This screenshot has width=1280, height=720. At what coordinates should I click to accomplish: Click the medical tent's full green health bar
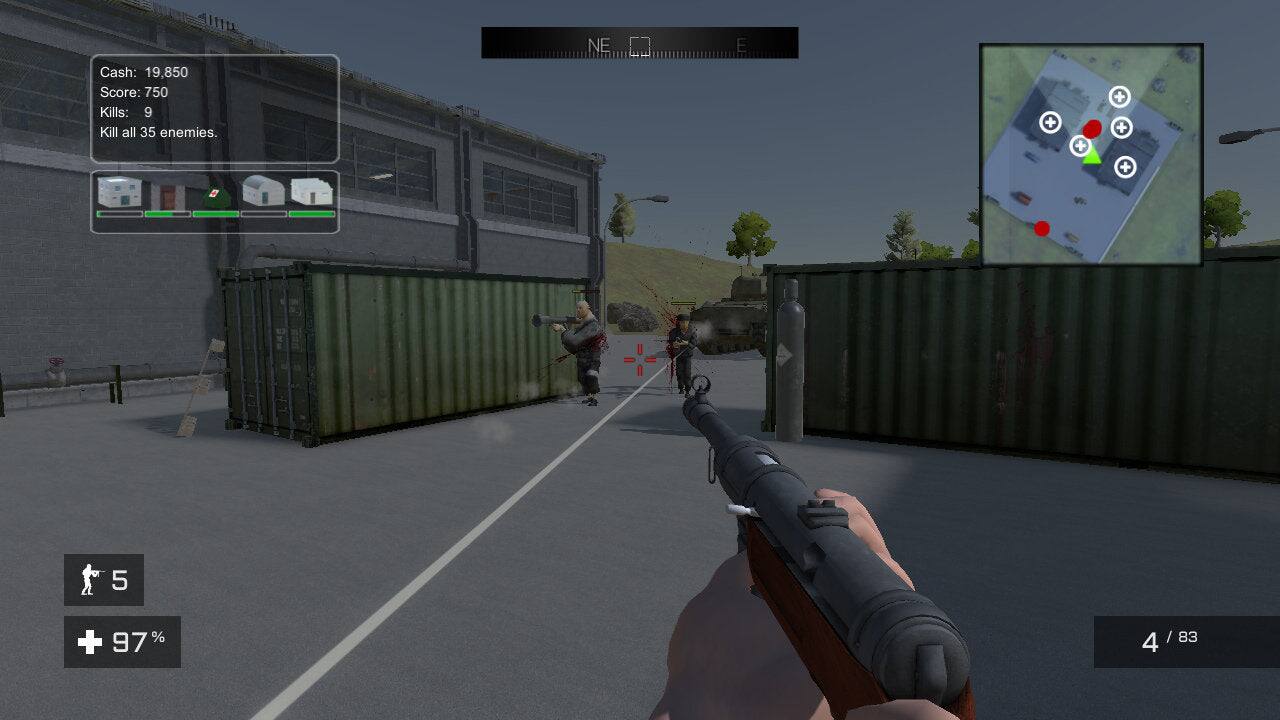(x=216, y=213)
